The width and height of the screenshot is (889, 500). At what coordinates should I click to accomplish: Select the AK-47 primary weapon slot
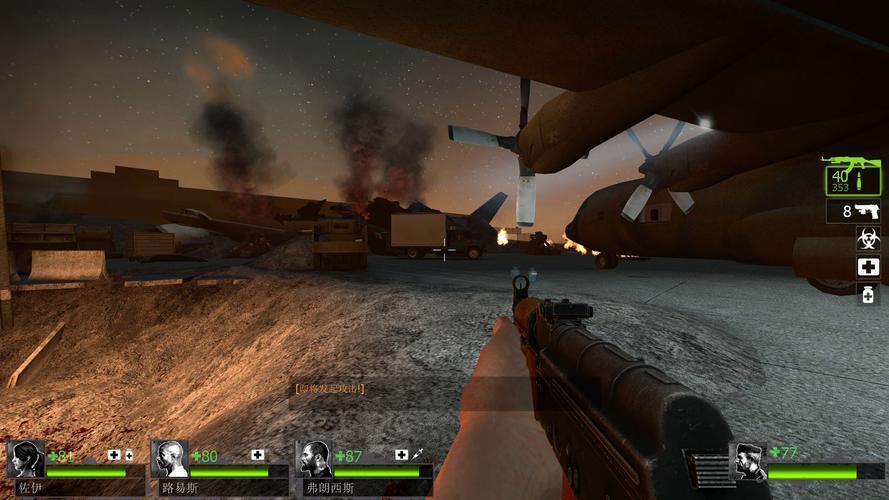(853, 178)
